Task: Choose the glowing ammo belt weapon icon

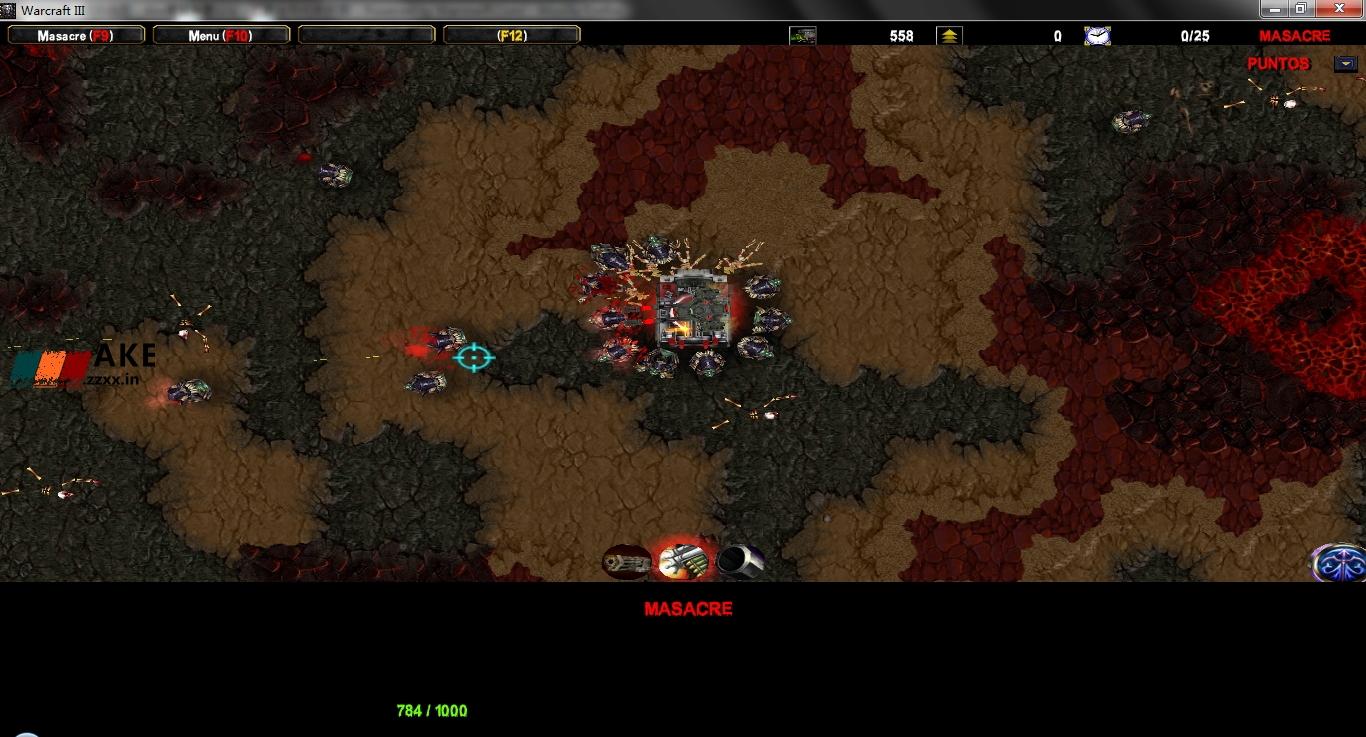Action: [683, 561]
